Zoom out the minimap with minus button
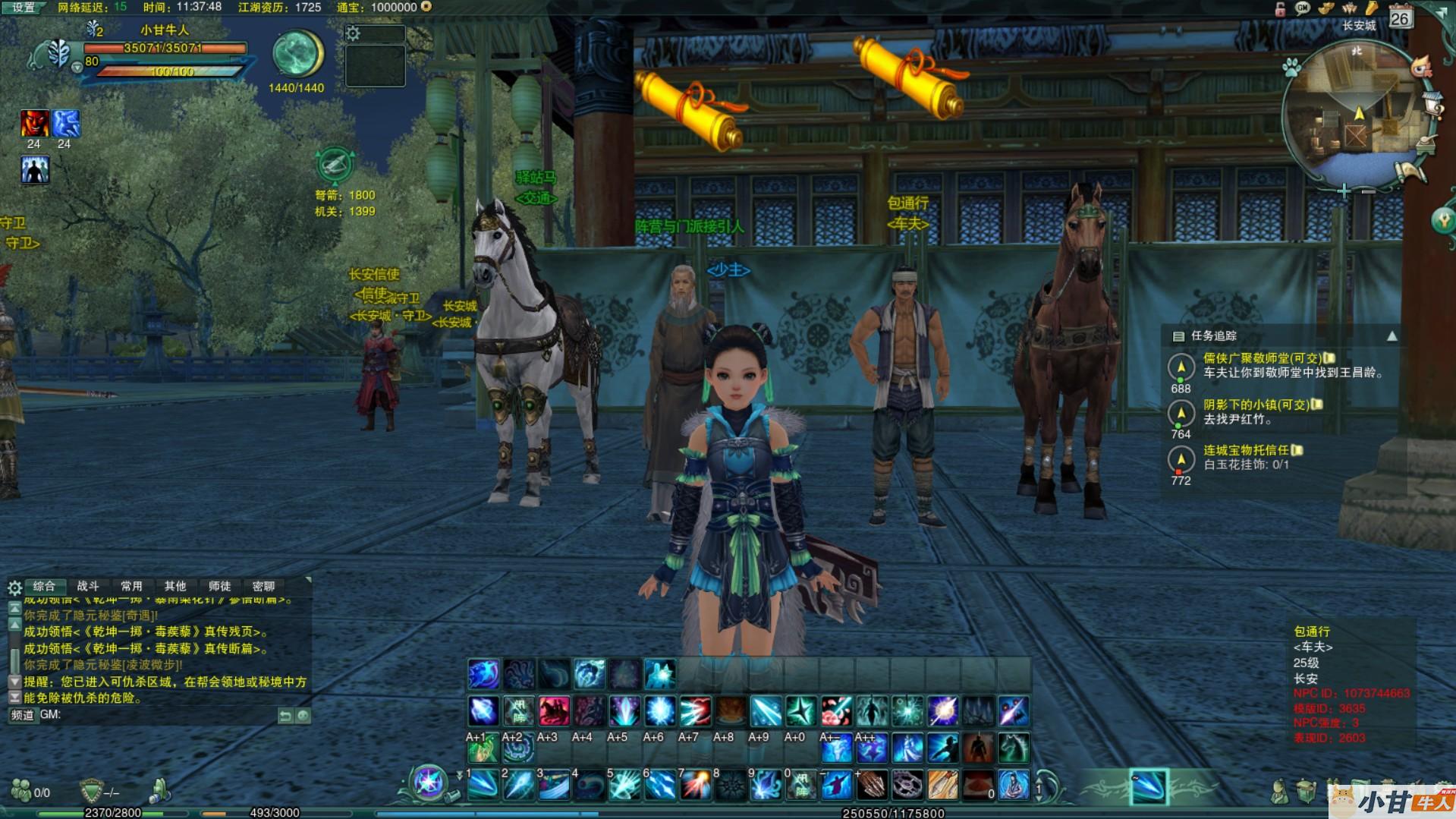The image size is (1456, 819). 1368,191
